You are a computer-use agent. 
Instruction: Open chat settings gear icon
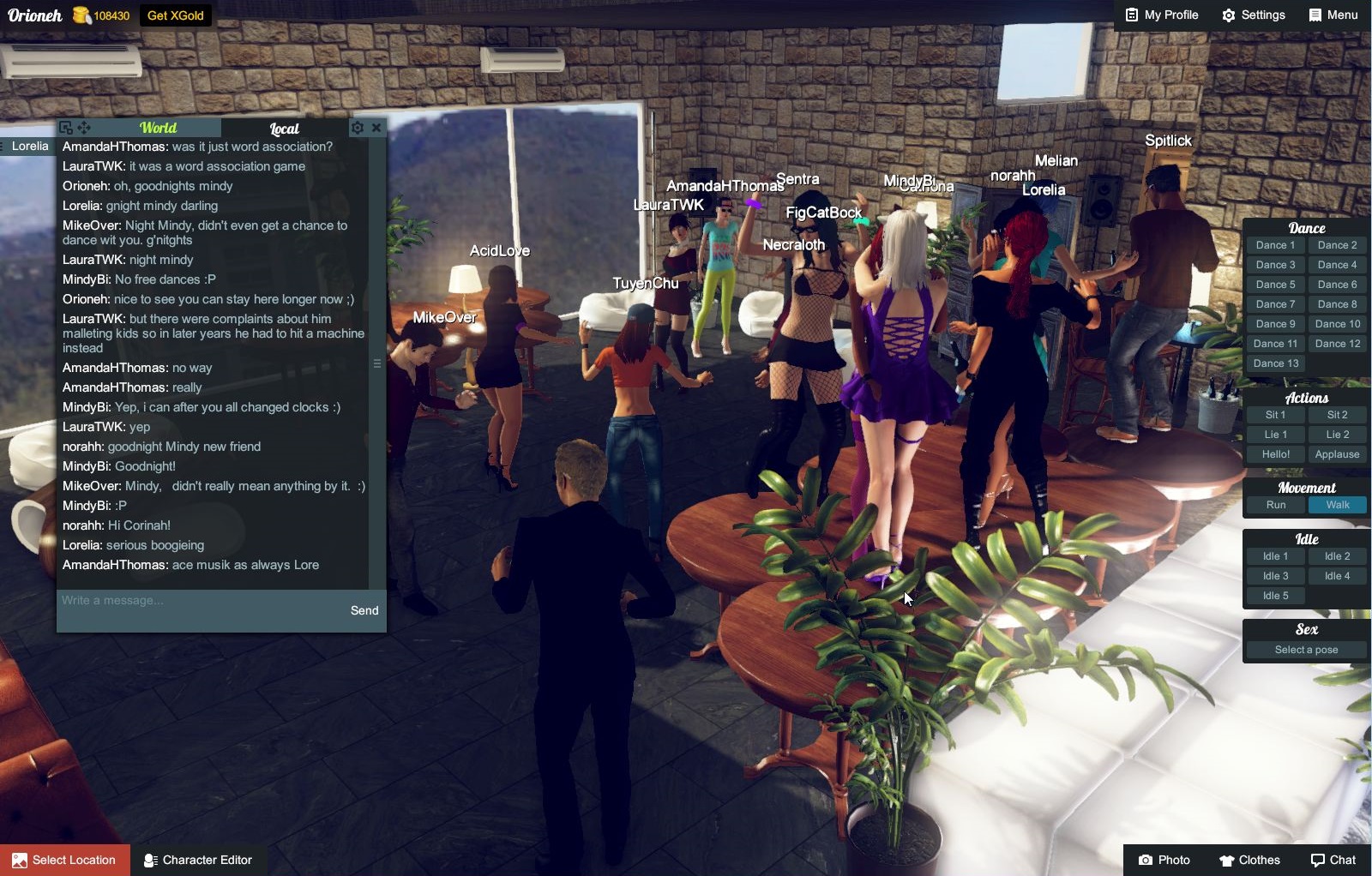(358, 128)
